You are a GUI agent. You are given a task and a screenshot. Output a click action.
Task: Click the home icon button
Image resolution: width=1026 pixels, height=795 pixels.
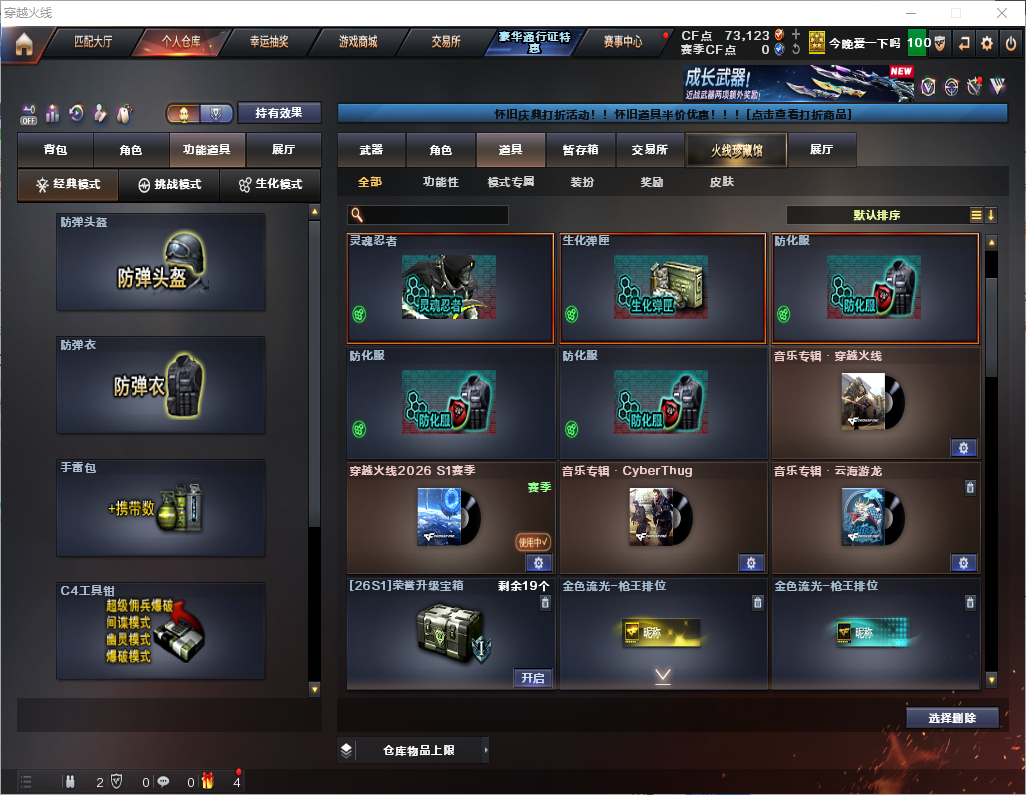pos(24,44)
